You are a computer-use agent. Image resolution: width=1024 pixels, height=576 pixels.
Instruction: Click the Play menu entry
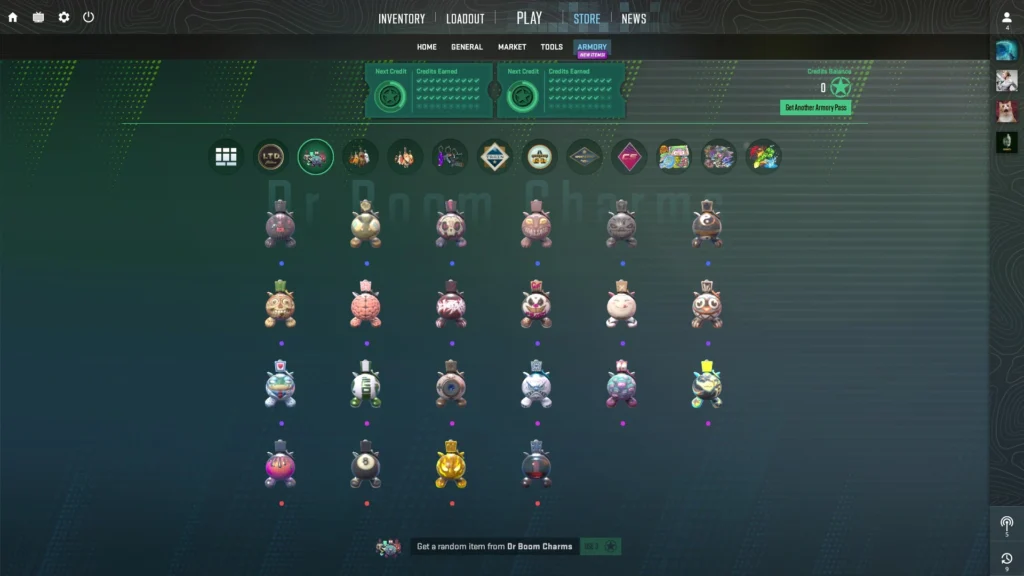coord(529,18)
